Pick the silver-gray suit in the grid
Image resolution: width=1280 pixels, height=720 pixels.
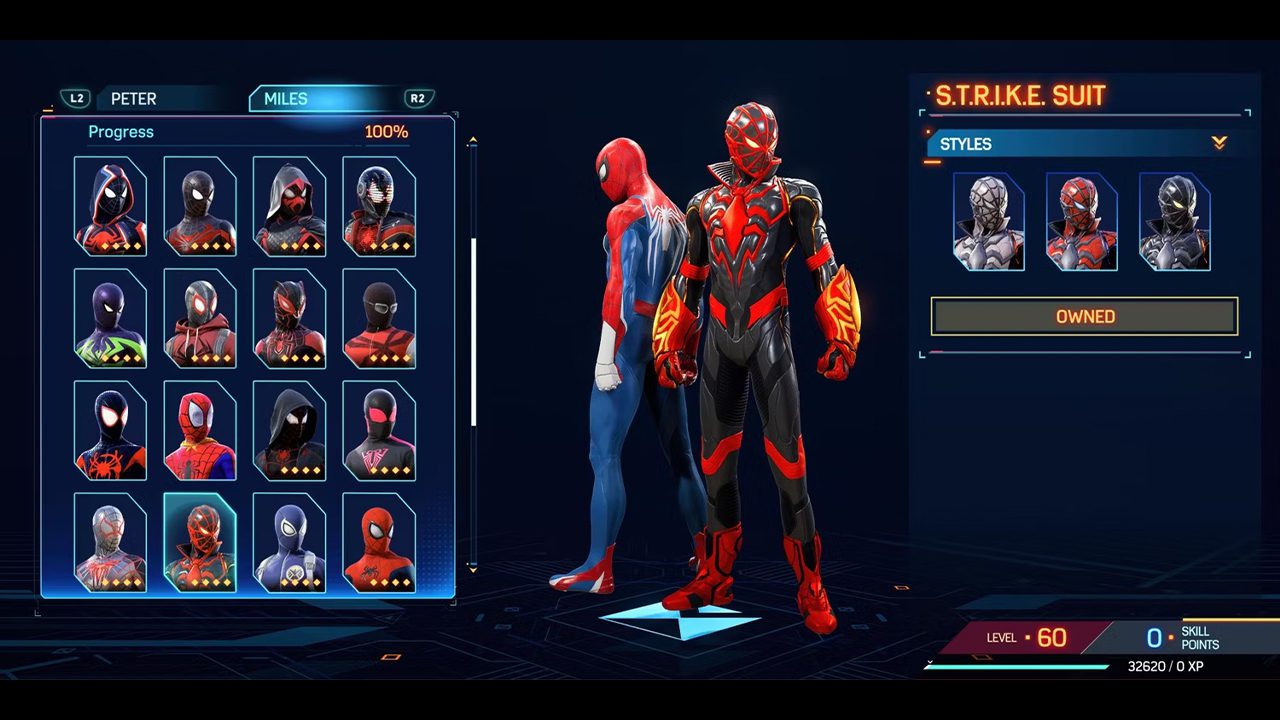click(x=110, y=543)
